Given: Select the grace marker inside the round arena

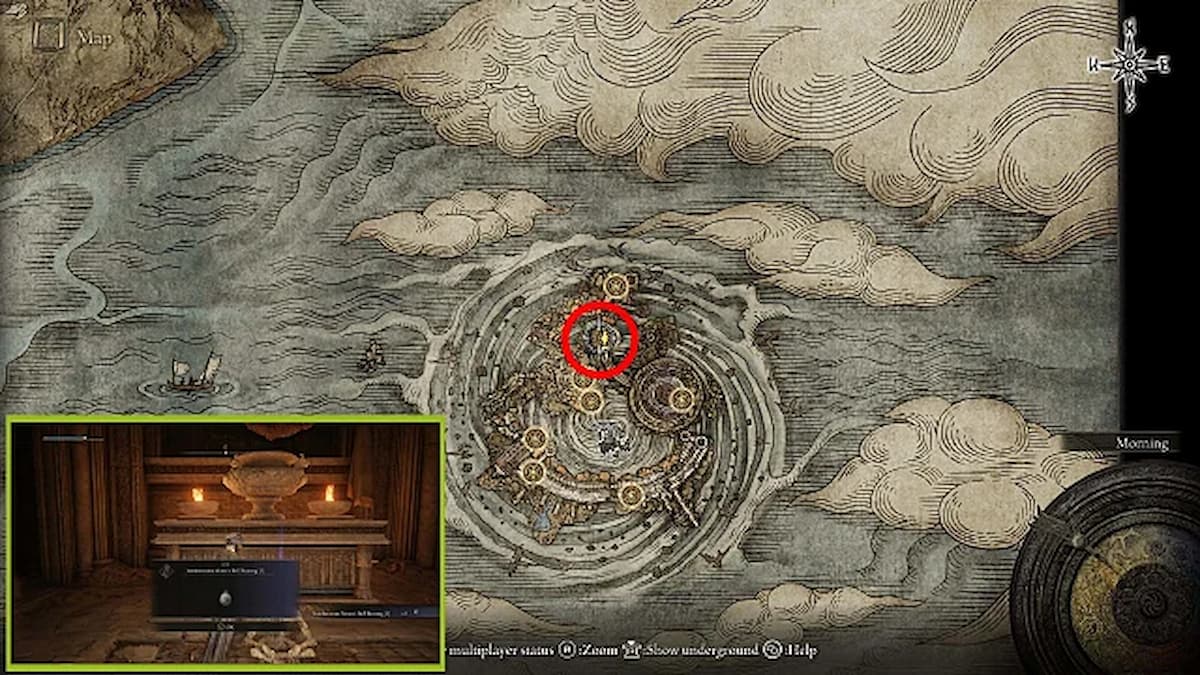Looking at the screenshot, I should click(683, 398).
